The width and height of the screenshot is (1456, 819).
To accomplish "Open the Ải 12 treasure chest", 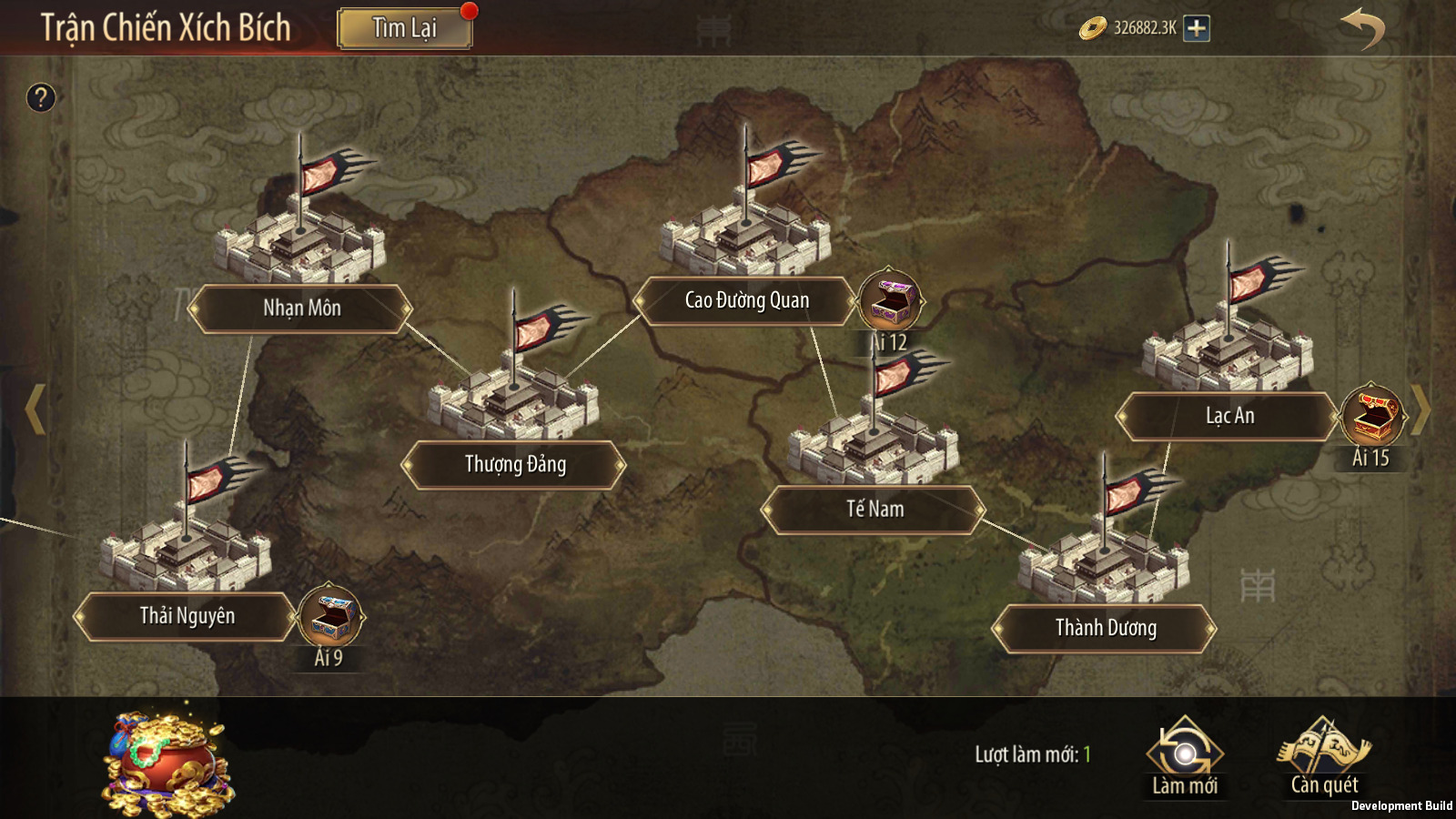I will coord(890,300).
